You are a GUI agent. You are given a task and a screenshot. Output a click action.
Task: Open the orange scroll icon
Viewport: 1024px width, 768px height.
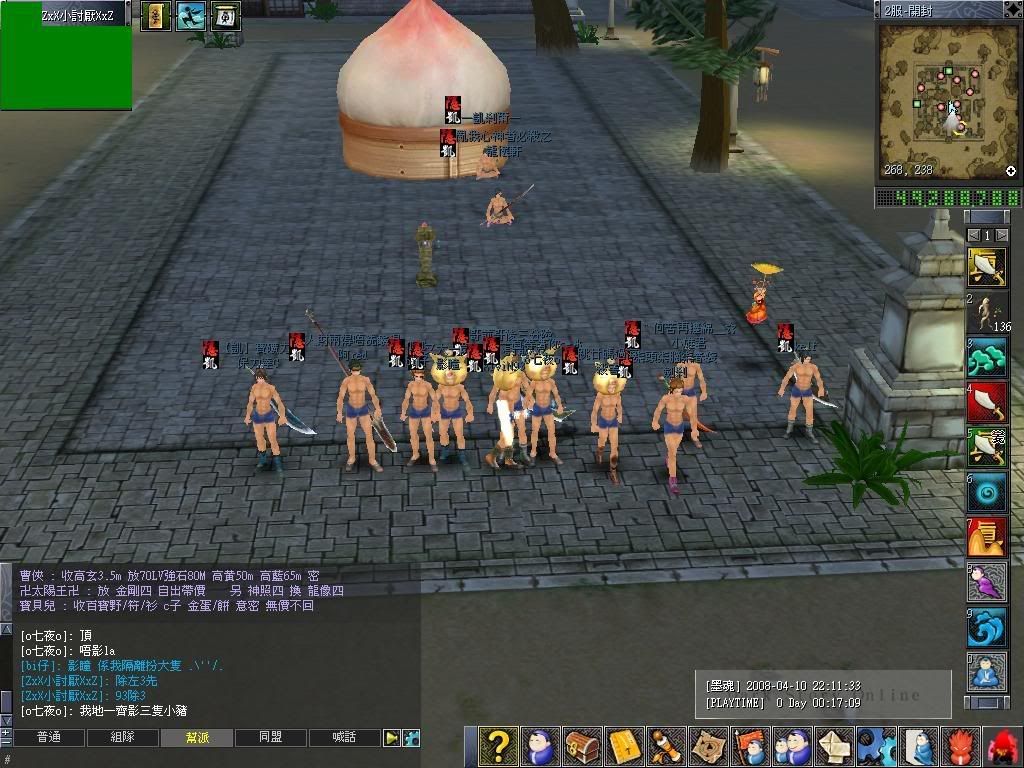pos(667,746)
